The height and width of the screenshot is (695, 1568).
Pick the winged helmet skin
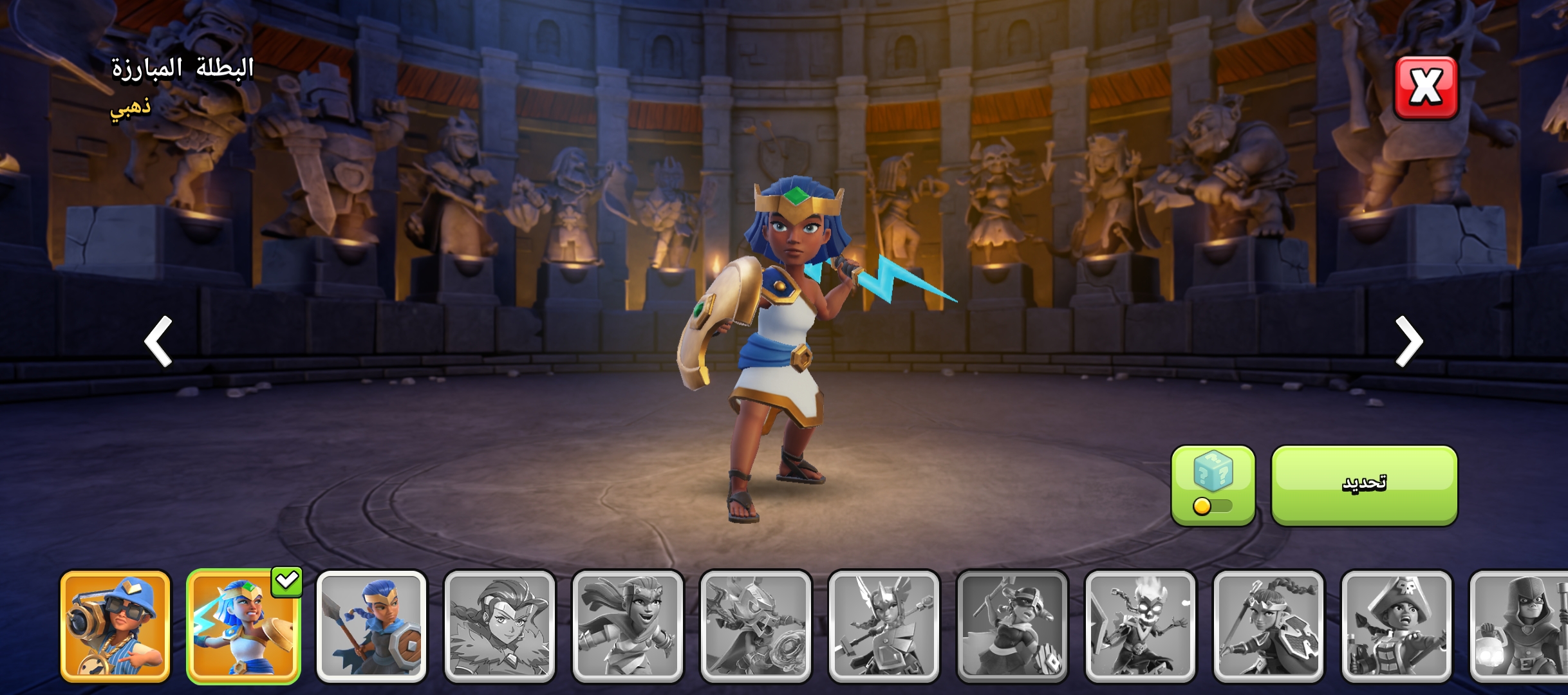tap(884, 626)
